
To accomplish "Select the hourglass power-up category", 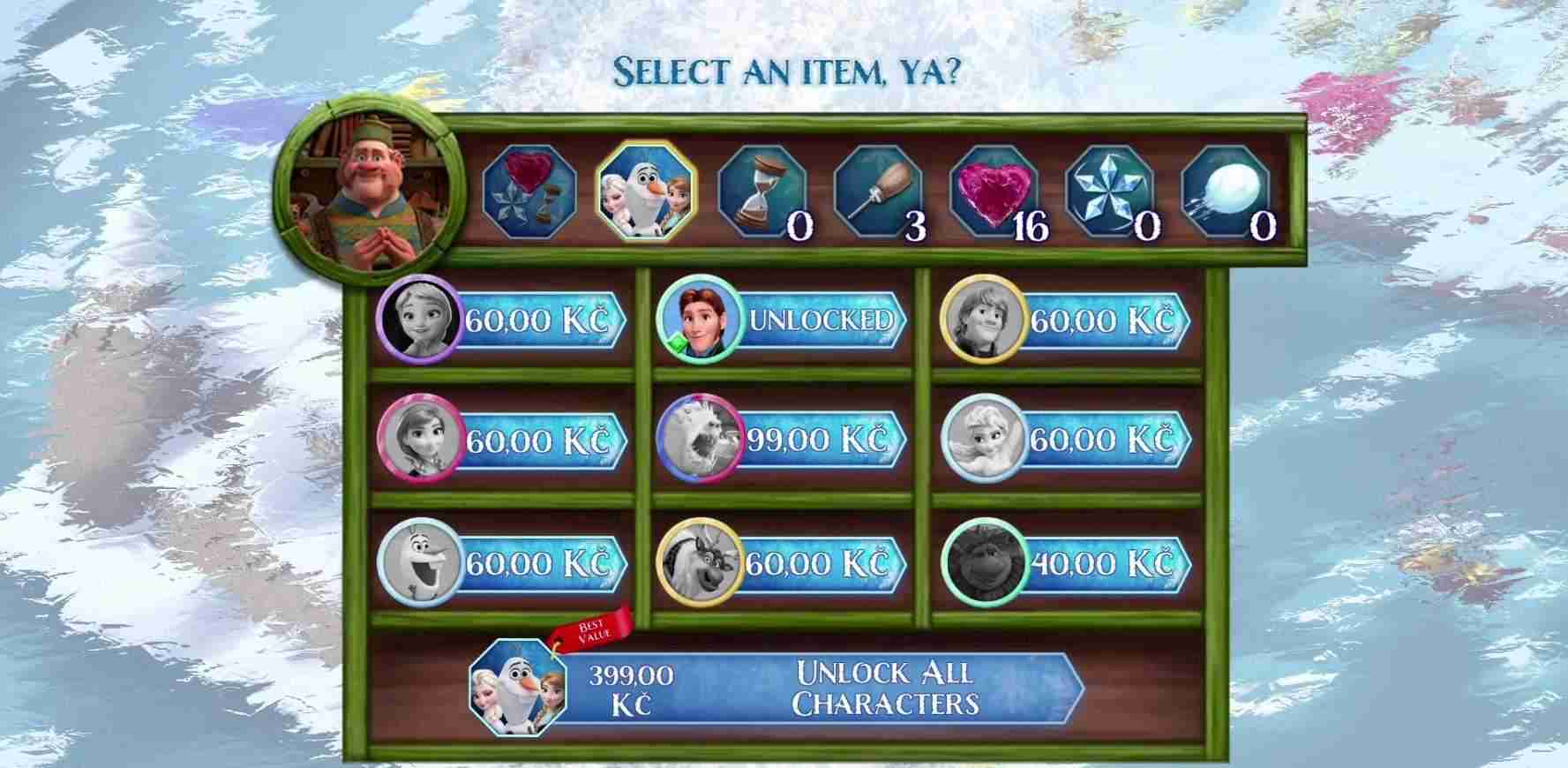I will click(762, 192).
